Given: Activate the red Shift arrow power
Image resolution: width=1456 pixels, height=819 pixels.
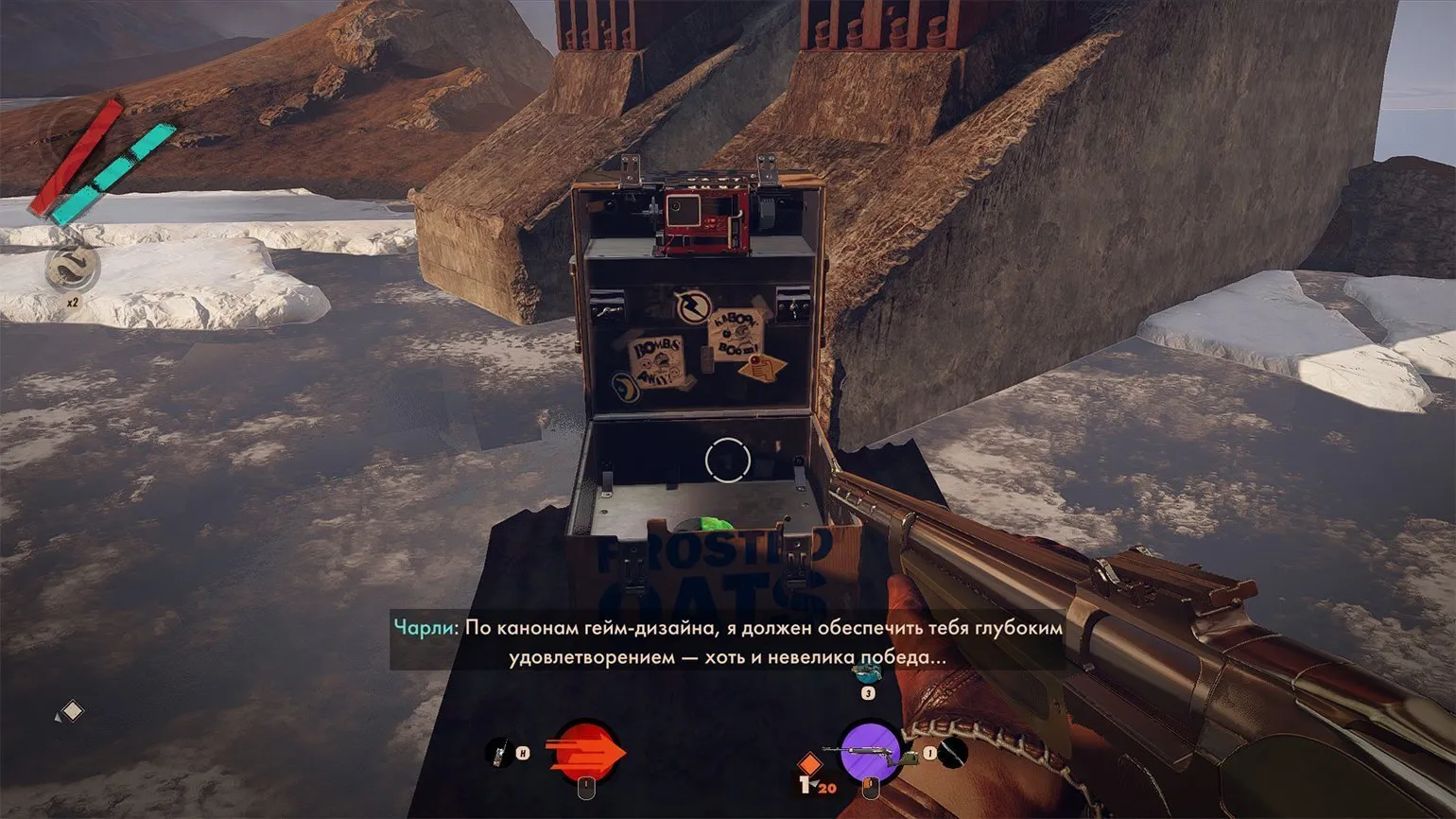Looking at the screenshot, I should click(586, 753).
